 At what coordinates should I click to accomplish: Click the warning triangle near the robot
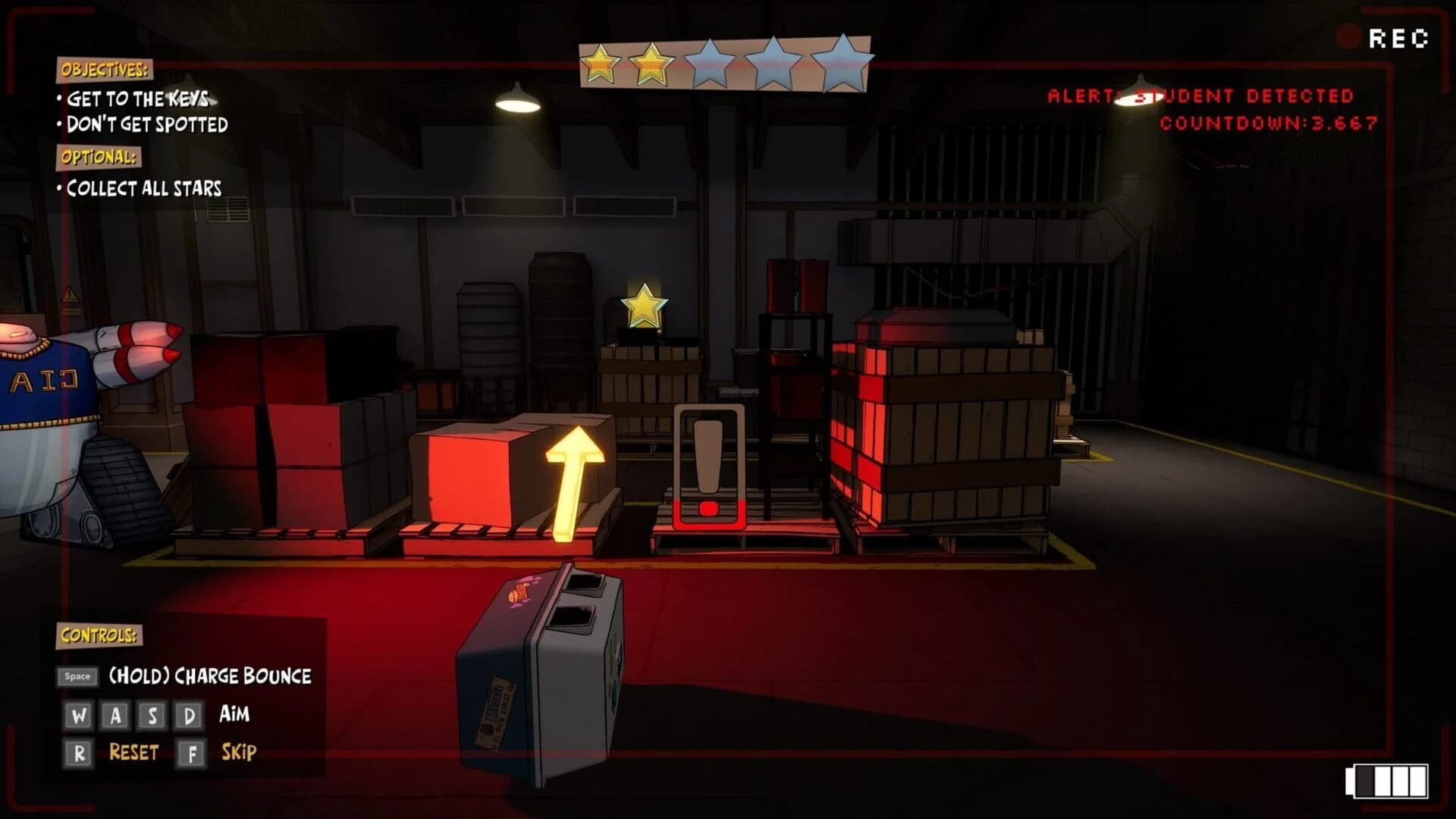coord(69,294)
